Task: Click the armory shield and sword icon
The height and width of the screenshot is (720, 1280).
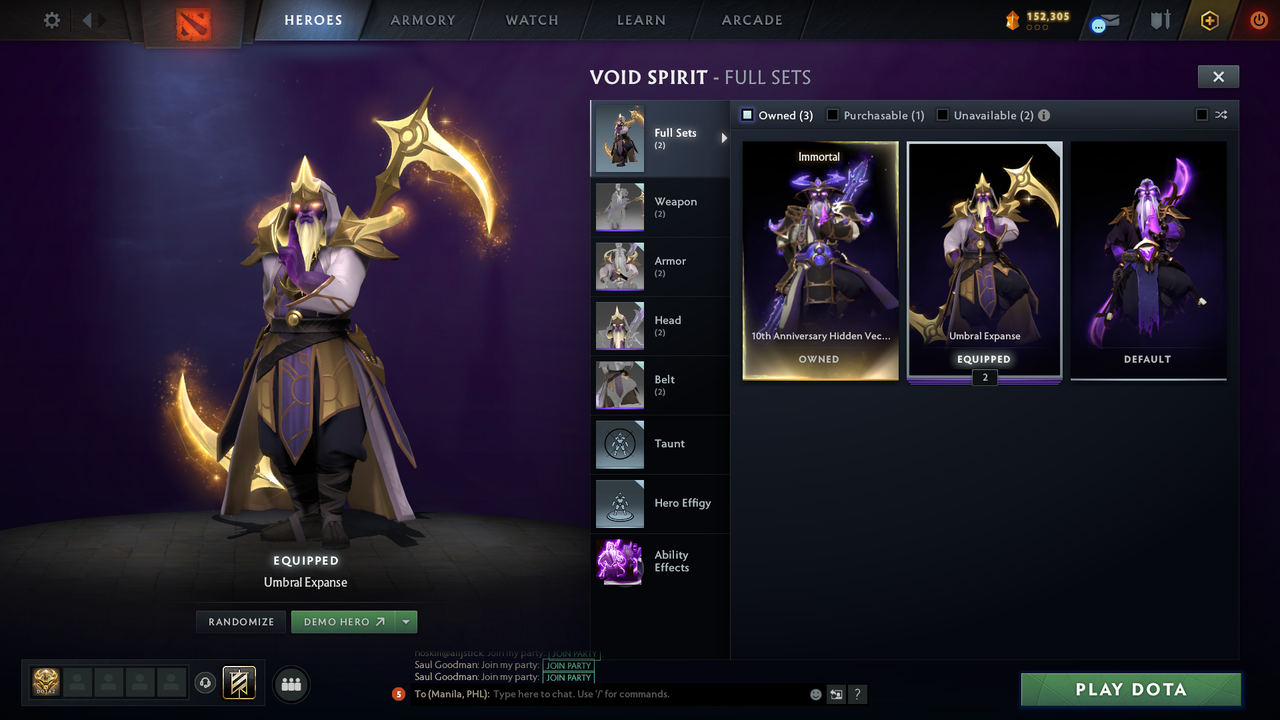Action: coord(1160,20)
